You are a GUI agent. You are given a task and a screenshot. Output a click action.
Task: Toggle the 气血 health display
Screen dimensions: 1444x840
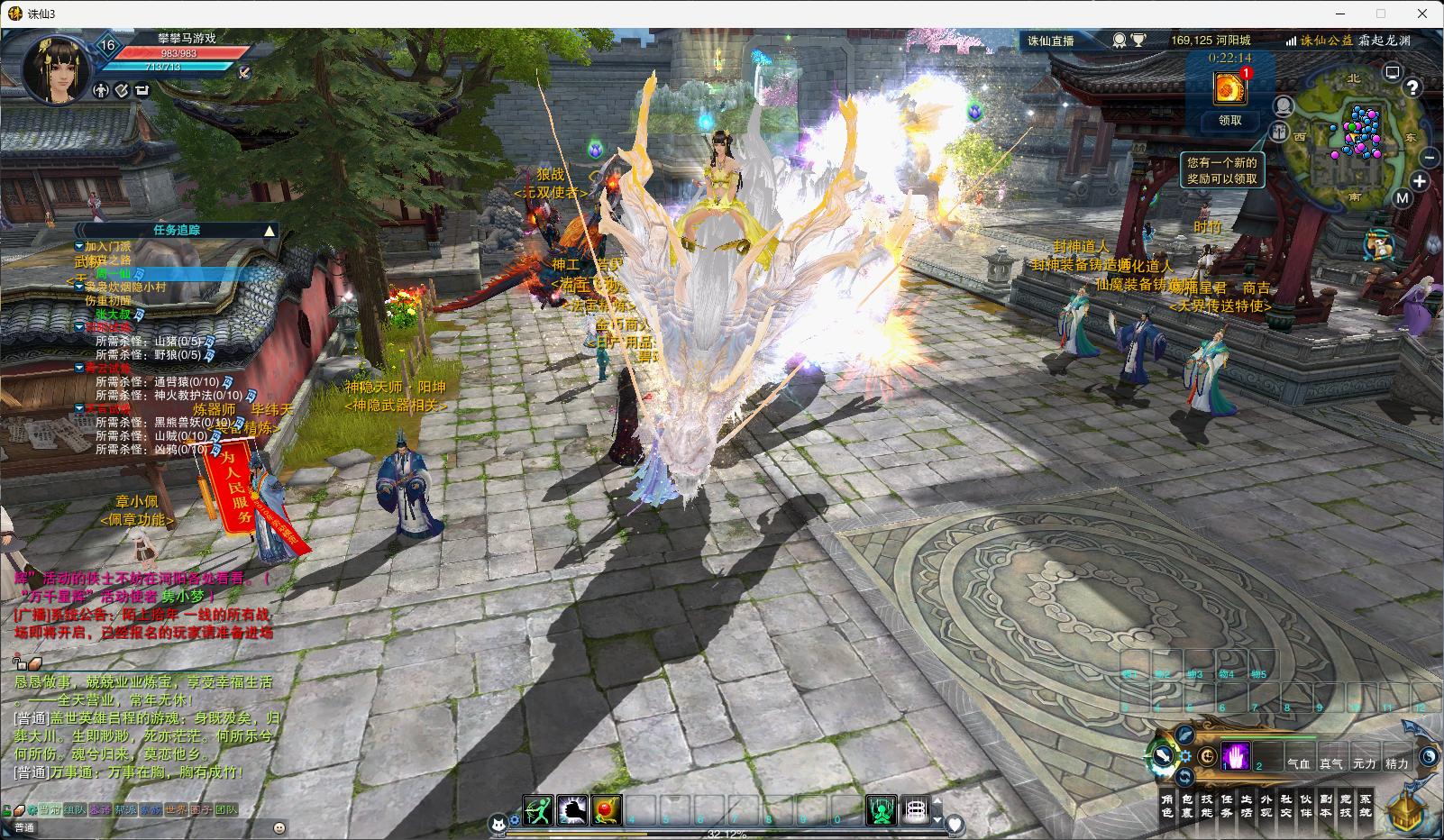(1299, 762)
